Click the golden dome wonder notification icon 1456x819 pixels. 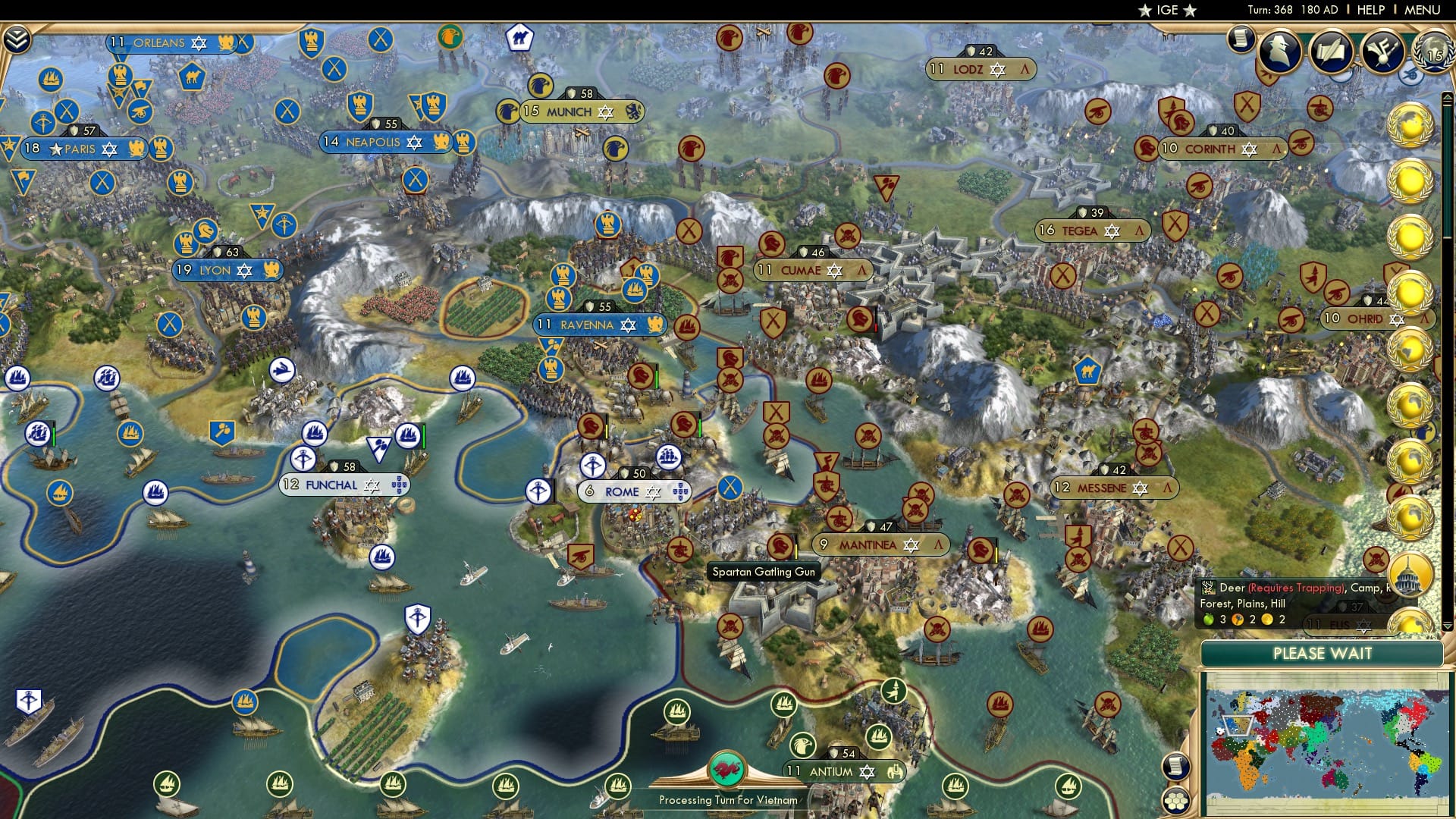[x=1409, y=573]
